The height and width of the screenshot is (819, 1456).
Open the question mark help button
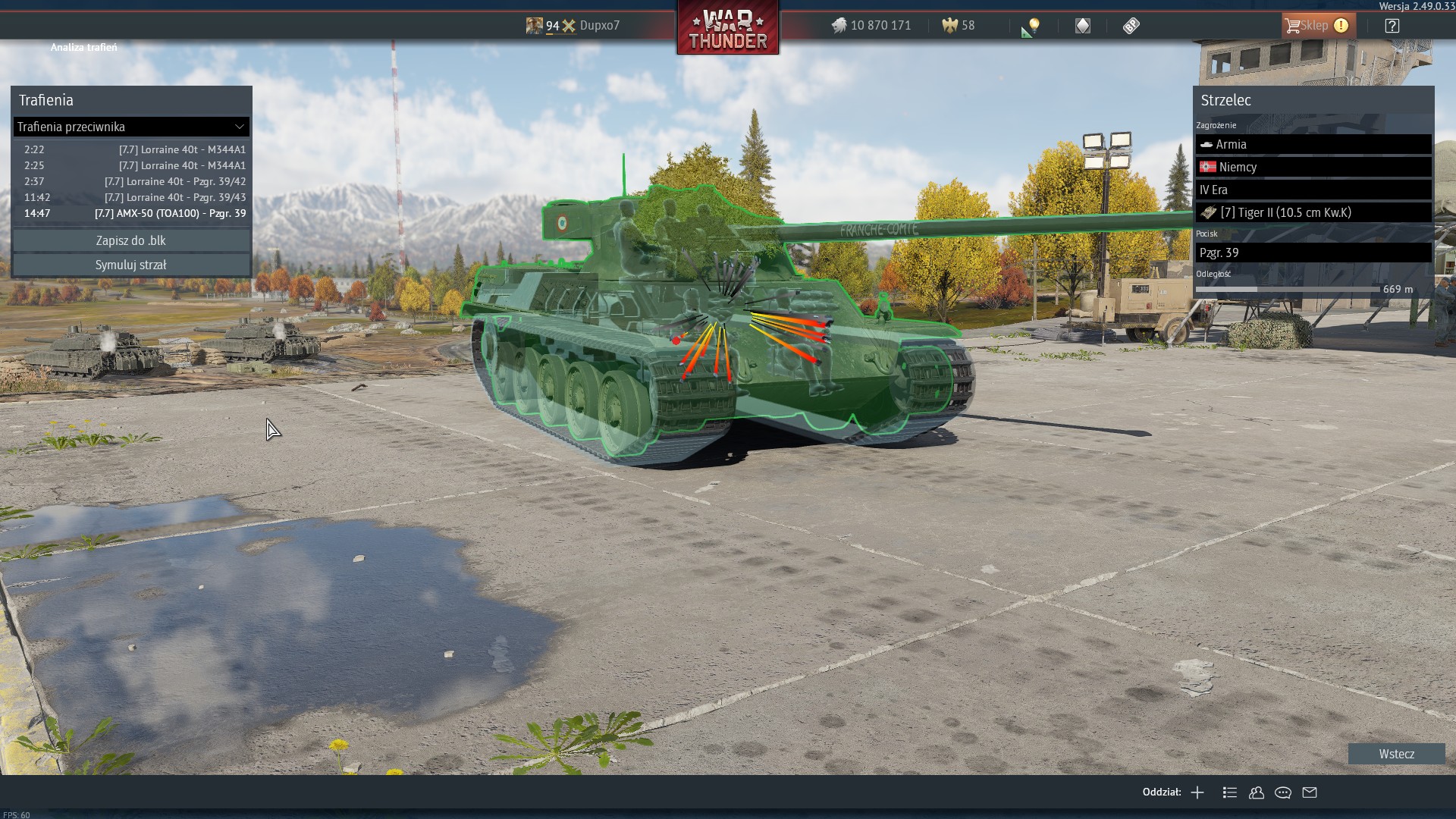pos(1392,26)
